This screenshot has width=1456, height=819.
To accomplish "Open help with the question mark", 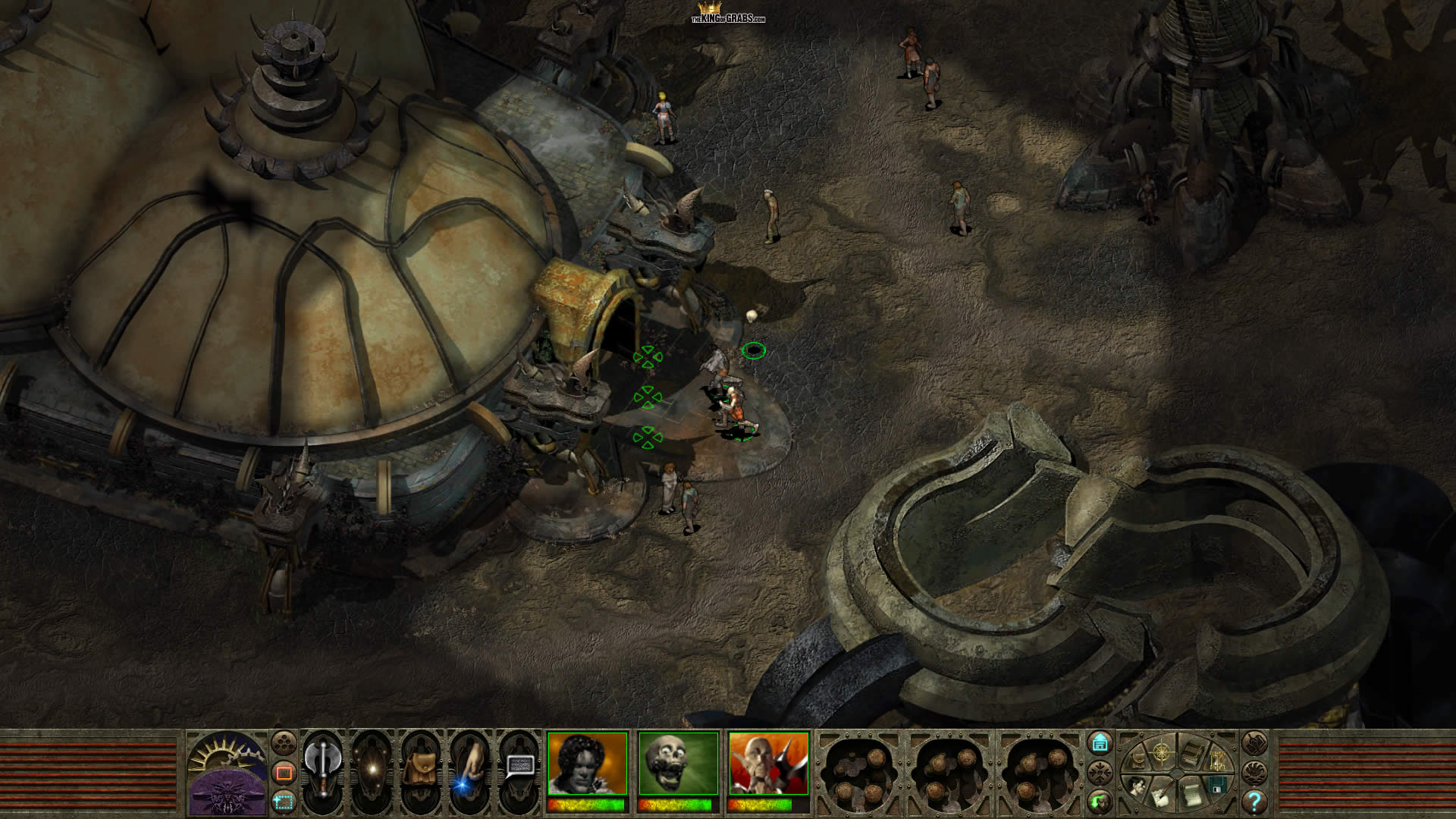I will tap(1254, 801).
